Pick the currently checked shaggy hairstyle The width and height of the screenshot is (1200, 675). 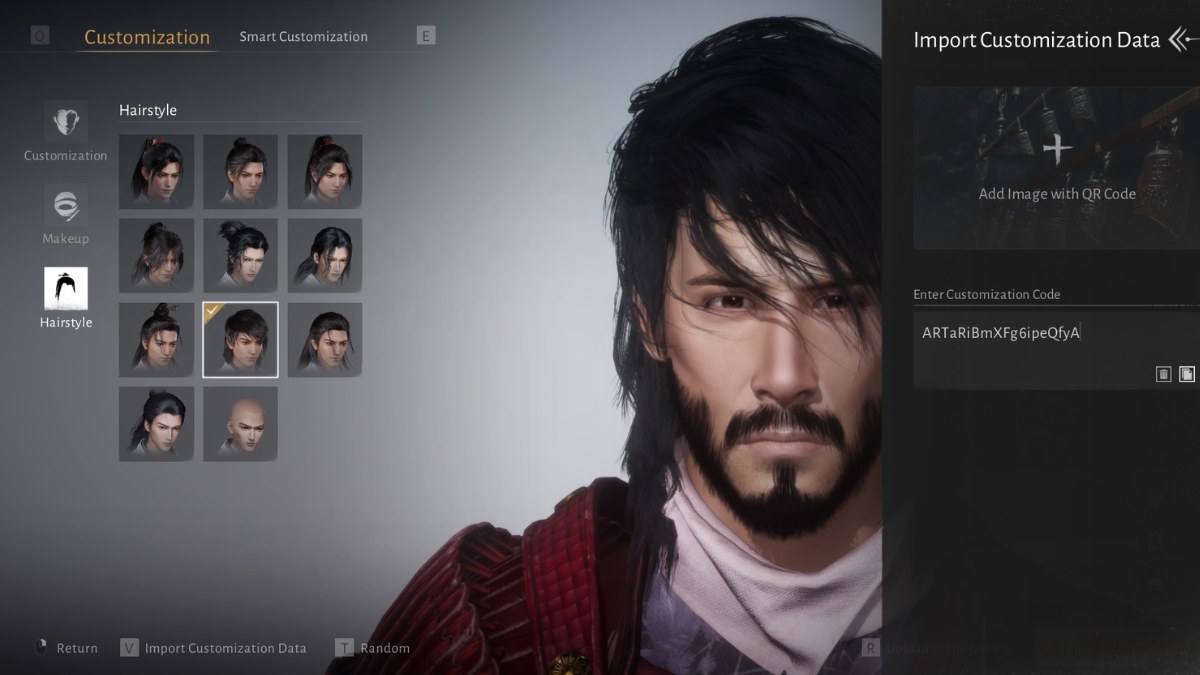pyautogui.click(x=241, y=340)
